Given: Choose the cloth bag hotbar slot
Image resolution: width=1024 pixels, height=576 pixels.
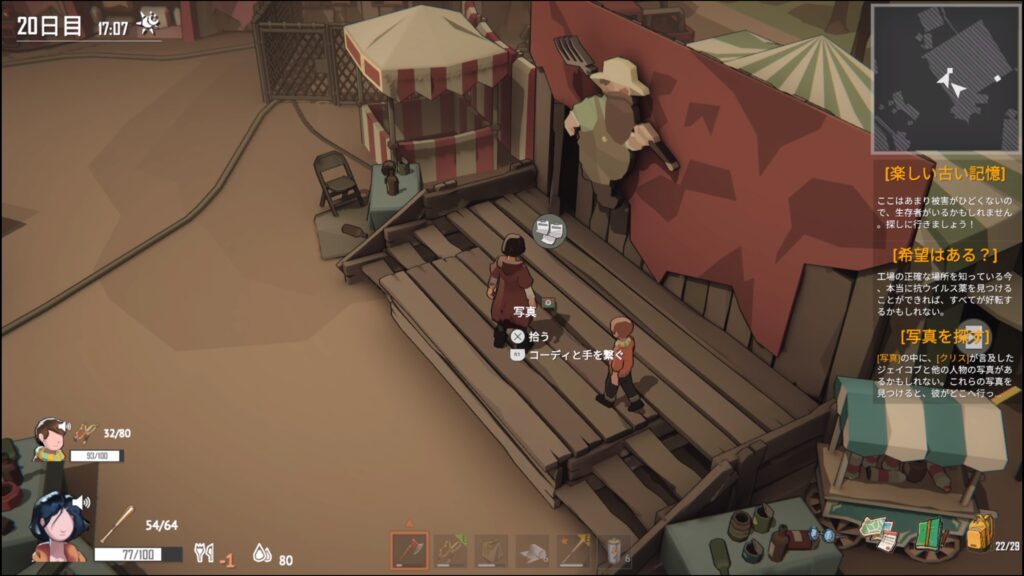Looking at the screenshot, I should point(491,551).
